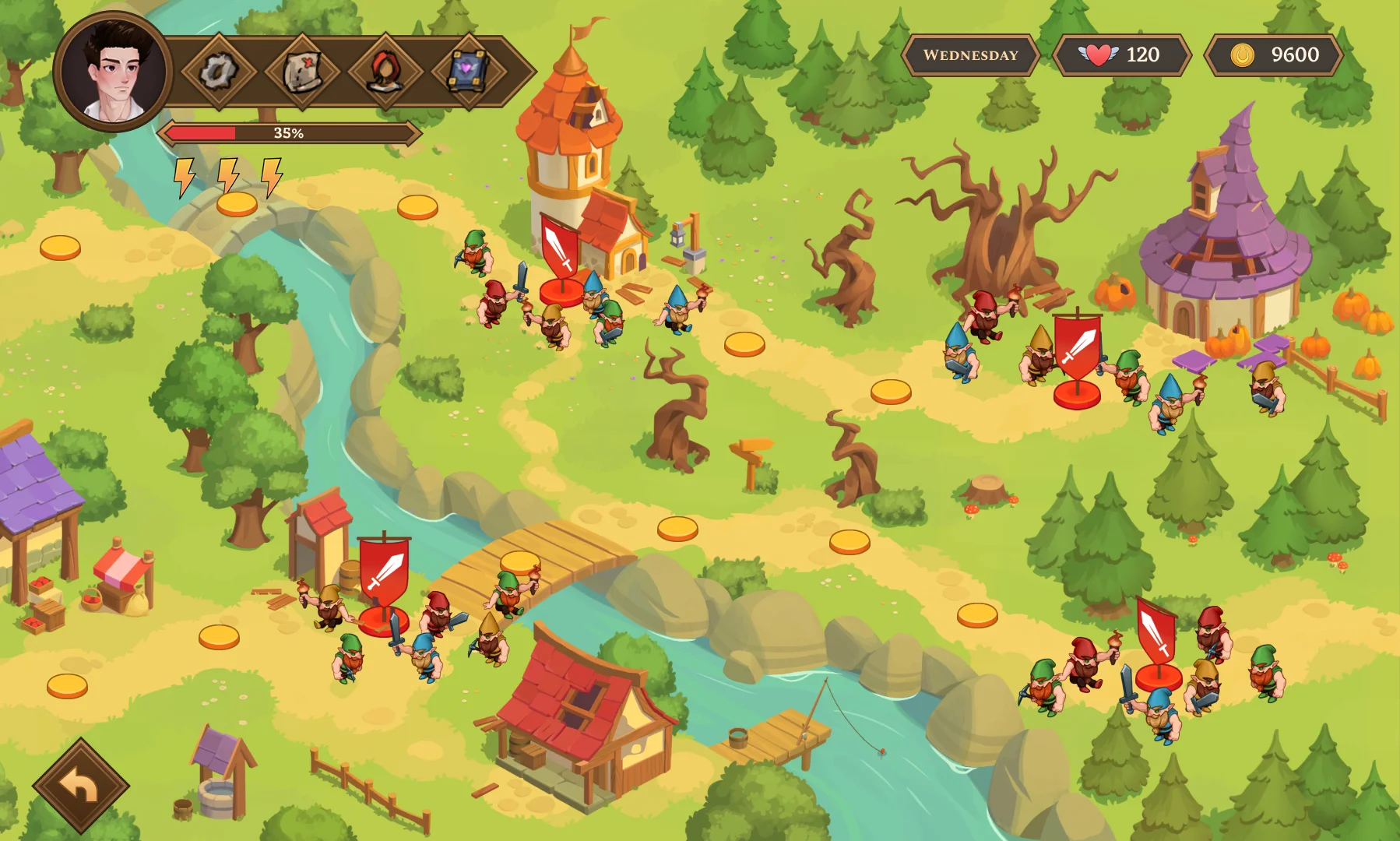Viewport: 1400px width, 841px height.
Task: Select the battle flag near the purple hut
Action: coord(1078,349)
